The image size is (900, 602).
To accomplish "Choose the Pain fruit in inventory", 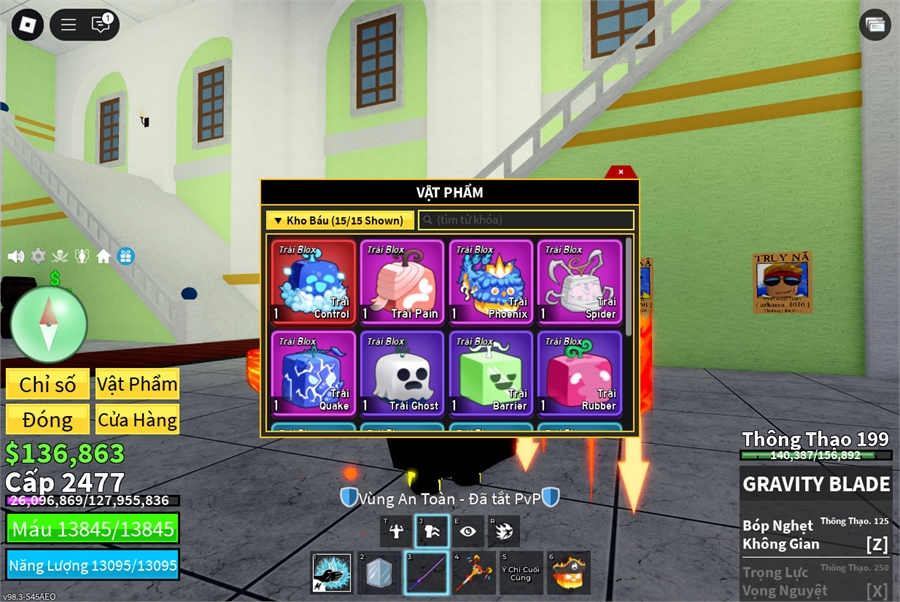I will [x=401, y=282].
